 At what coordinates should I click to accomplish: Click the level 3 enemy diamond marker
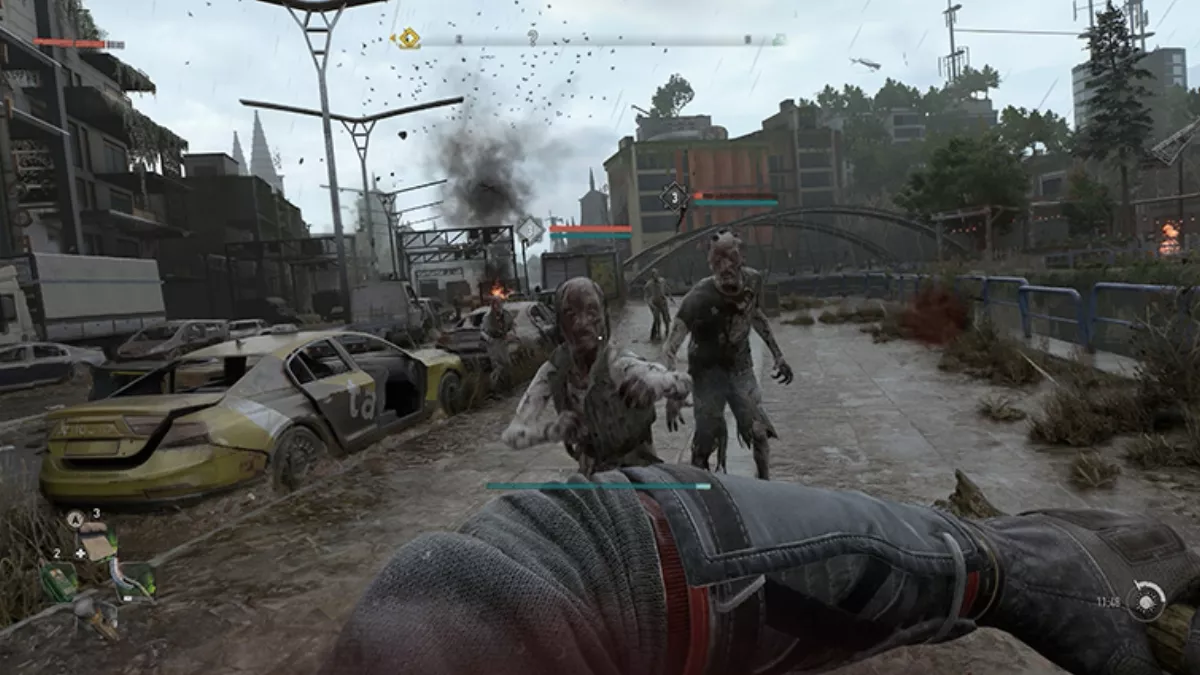click(673, 196)
